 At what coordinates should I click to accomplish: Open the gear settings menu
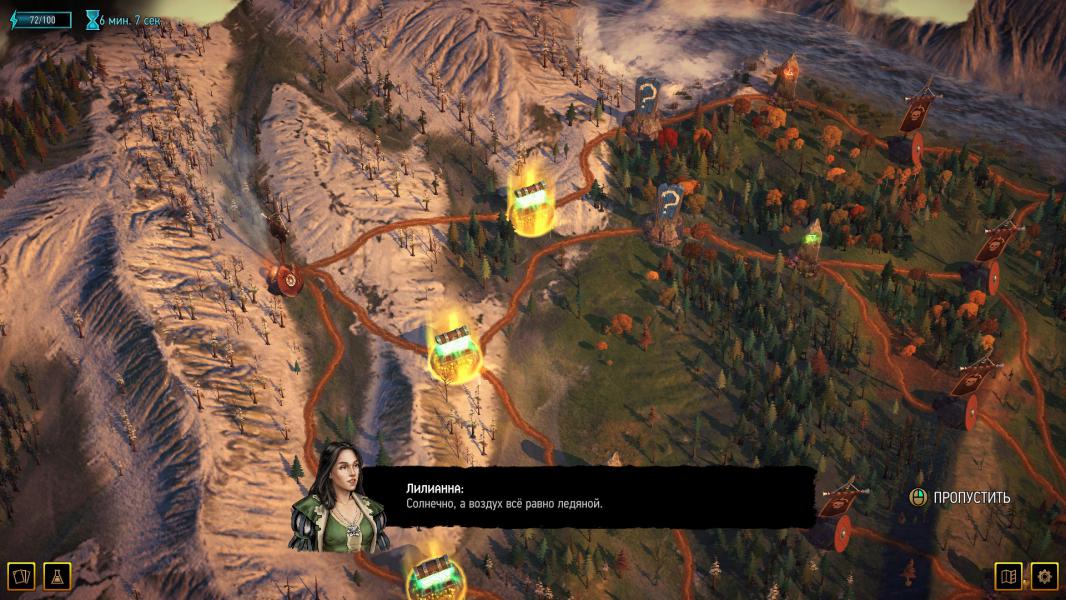pos(1045,576)
